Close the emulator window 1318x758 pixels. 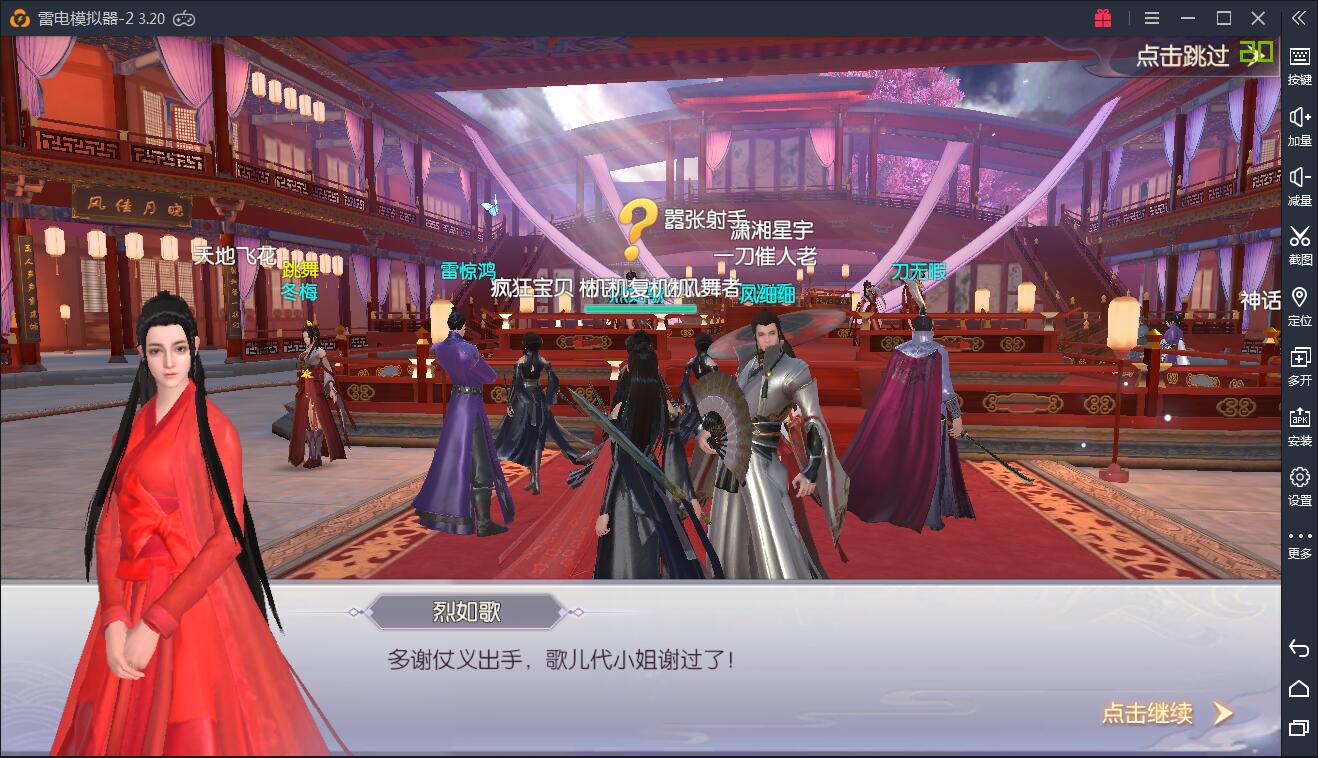[x=1259, y=18]
